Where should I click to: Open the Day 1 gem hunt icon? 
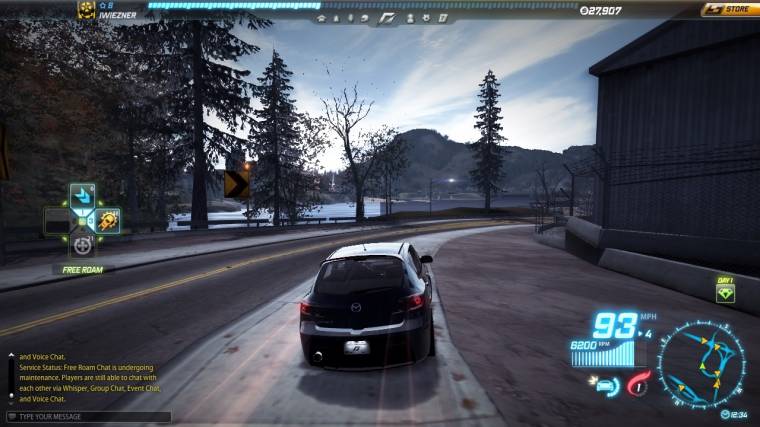(x=725, y=293)
